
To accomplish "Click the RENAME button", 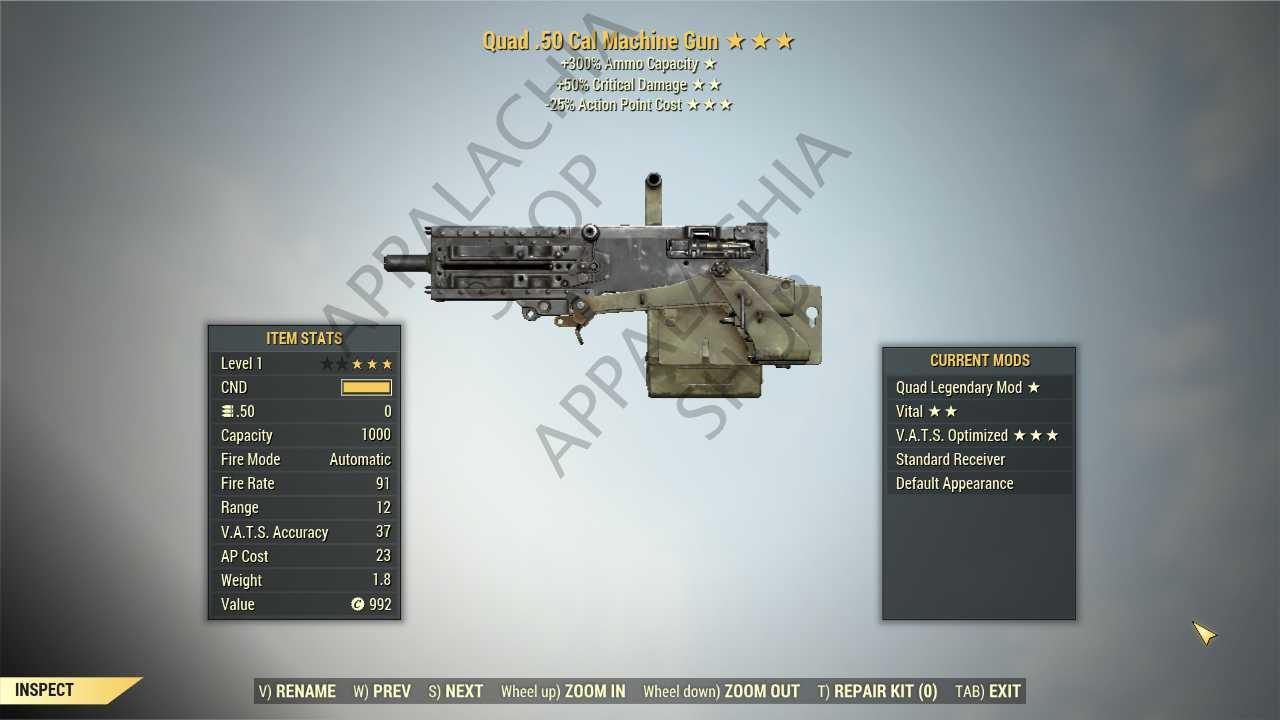I will click(297, 691).
